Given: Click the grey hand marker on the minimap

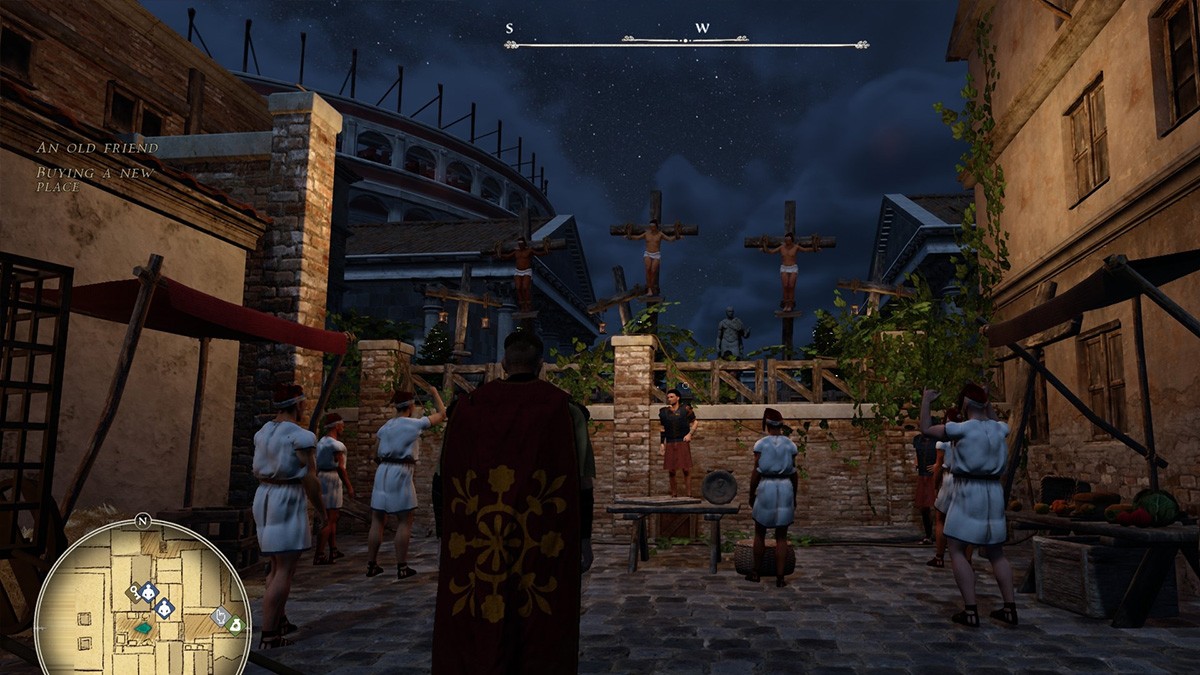Looking at the screenshot, I should pos(220,617).
